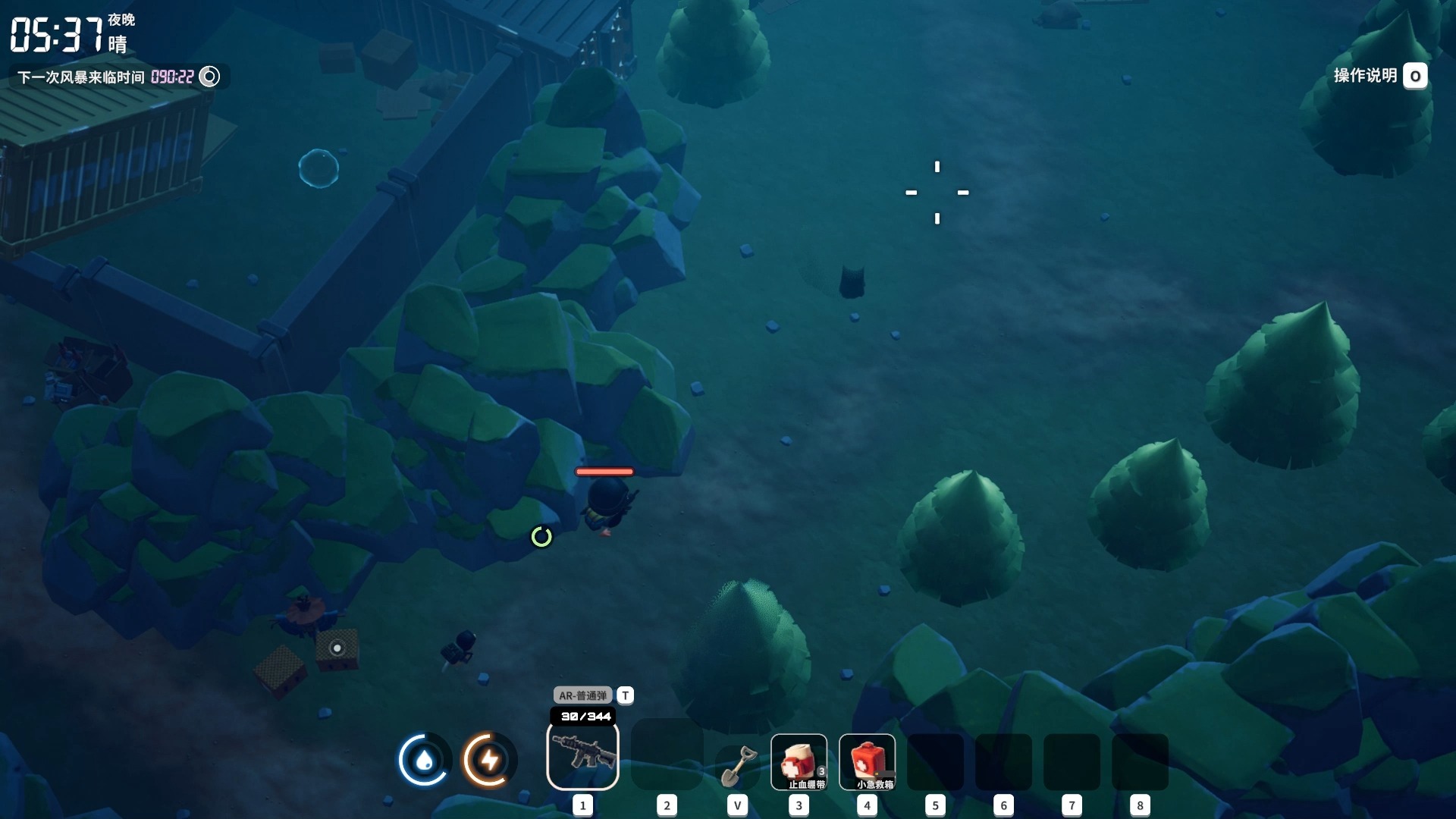Click the AR-普通弹 ammo type label
The height and width of the screenshot is (819, 1456).
582,695
